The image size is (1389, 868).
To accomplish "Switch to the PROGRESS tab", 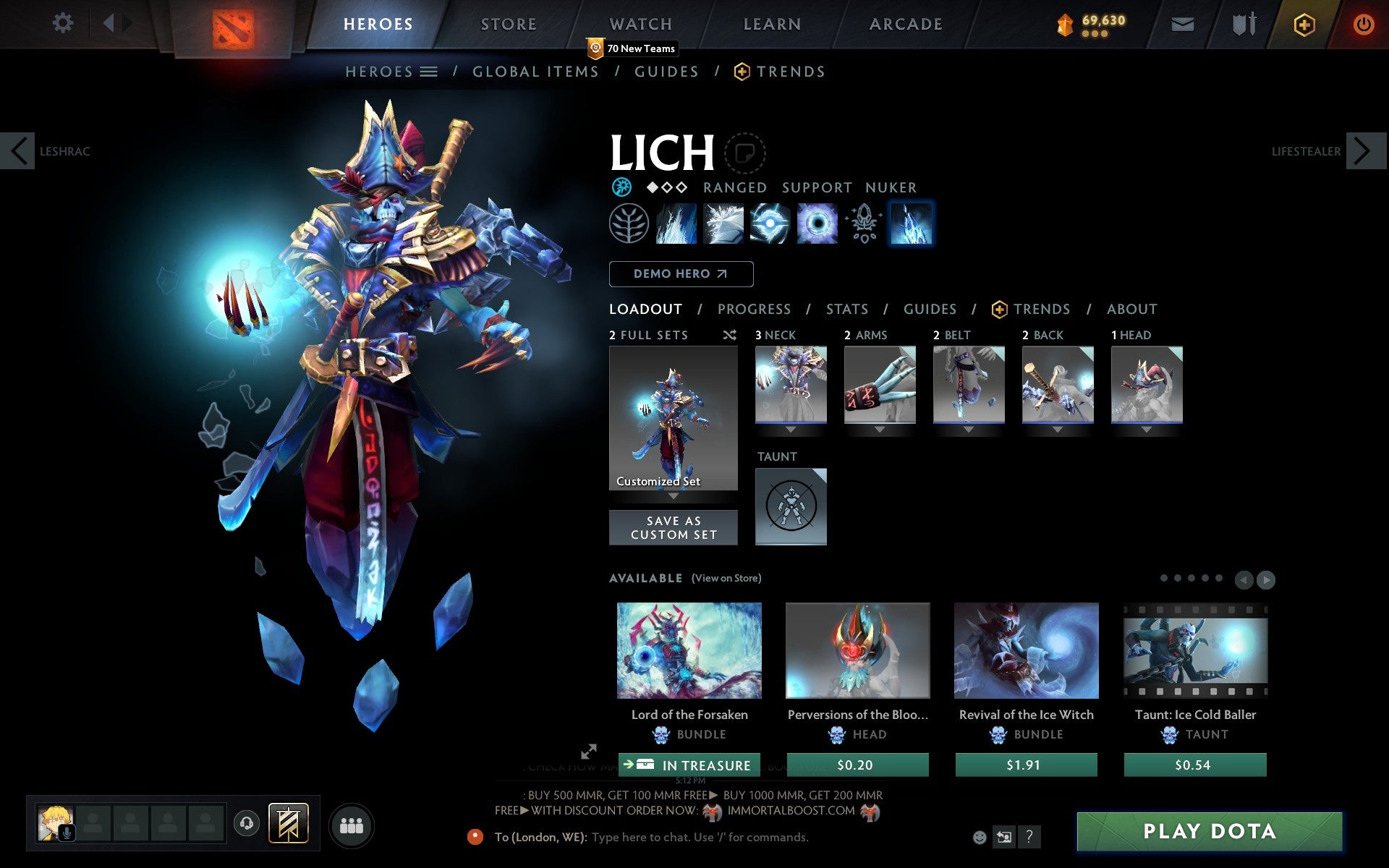I will [x=754, y=309].
